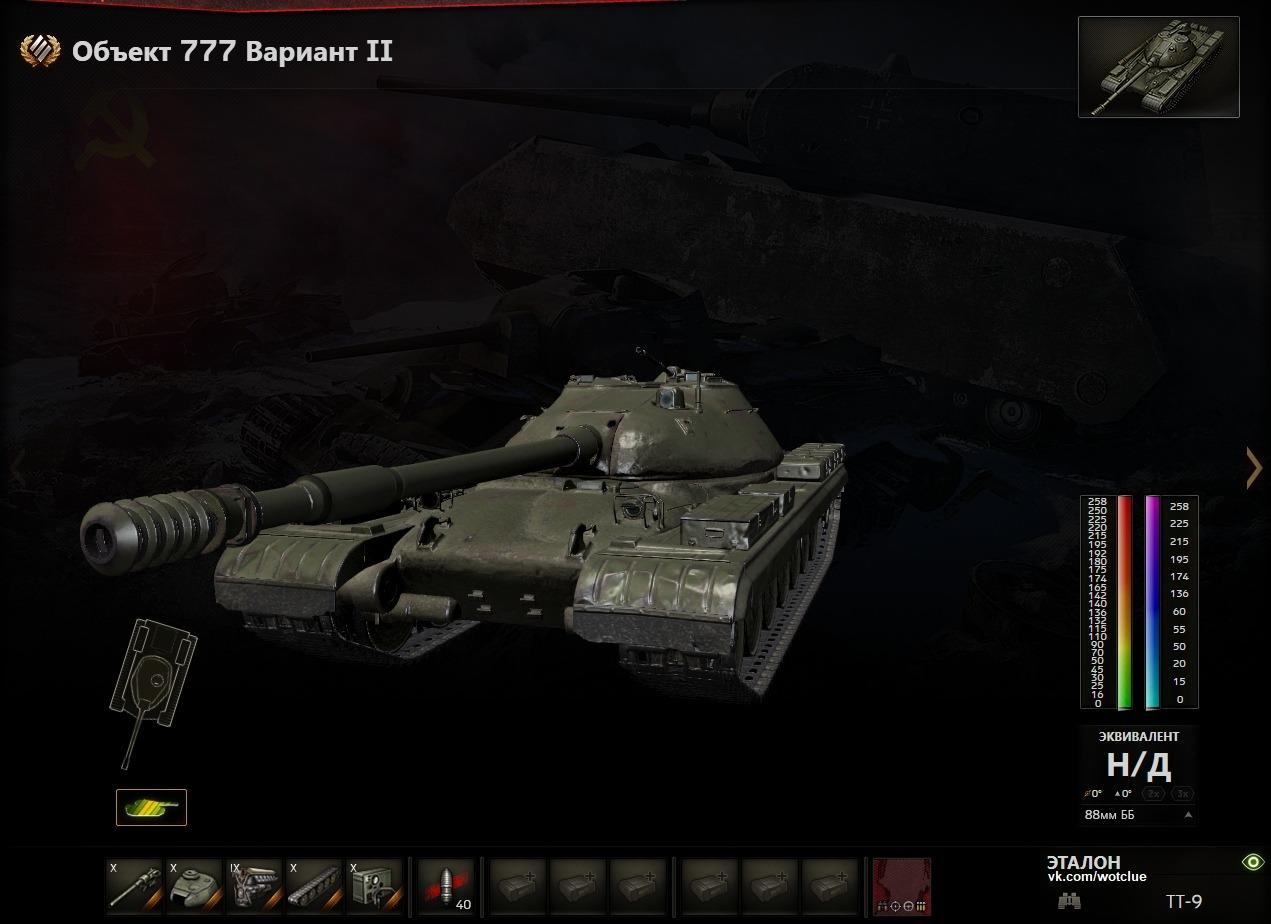
Task: Select the tier X turret module
Action: click(194, 885)
